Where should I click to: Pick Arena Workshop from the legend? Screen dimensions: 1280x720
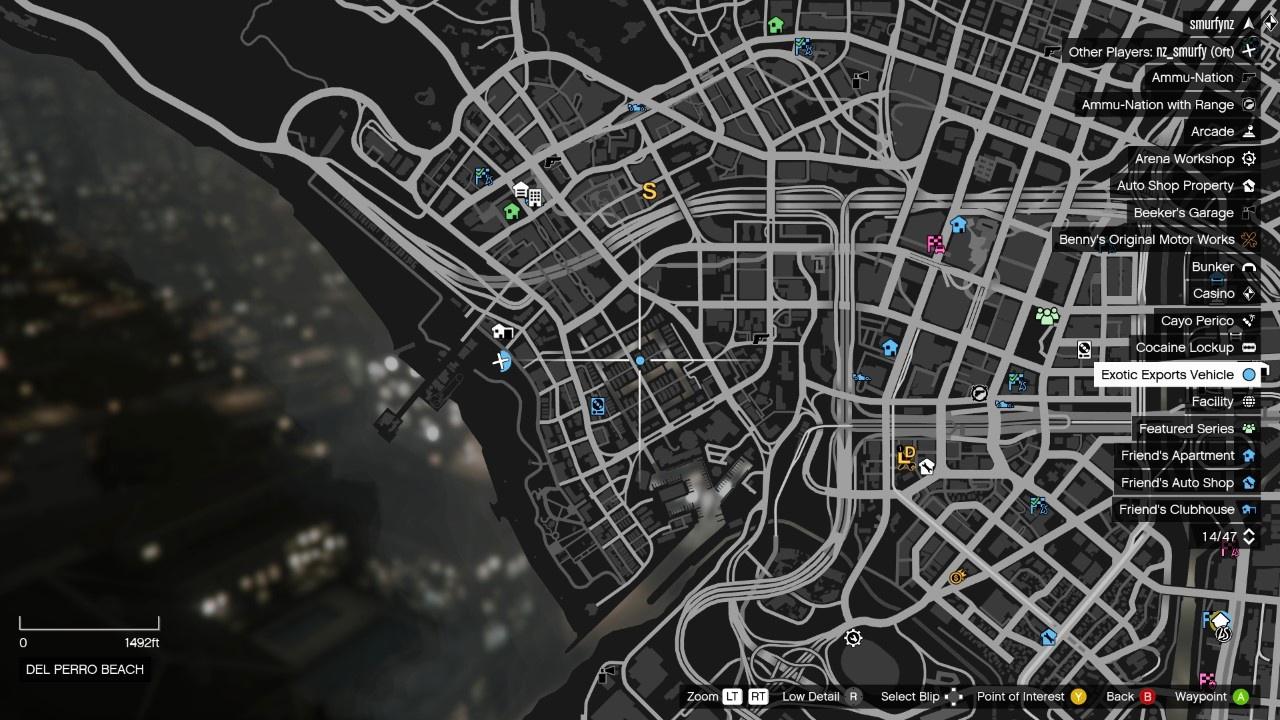[1184, 159]
